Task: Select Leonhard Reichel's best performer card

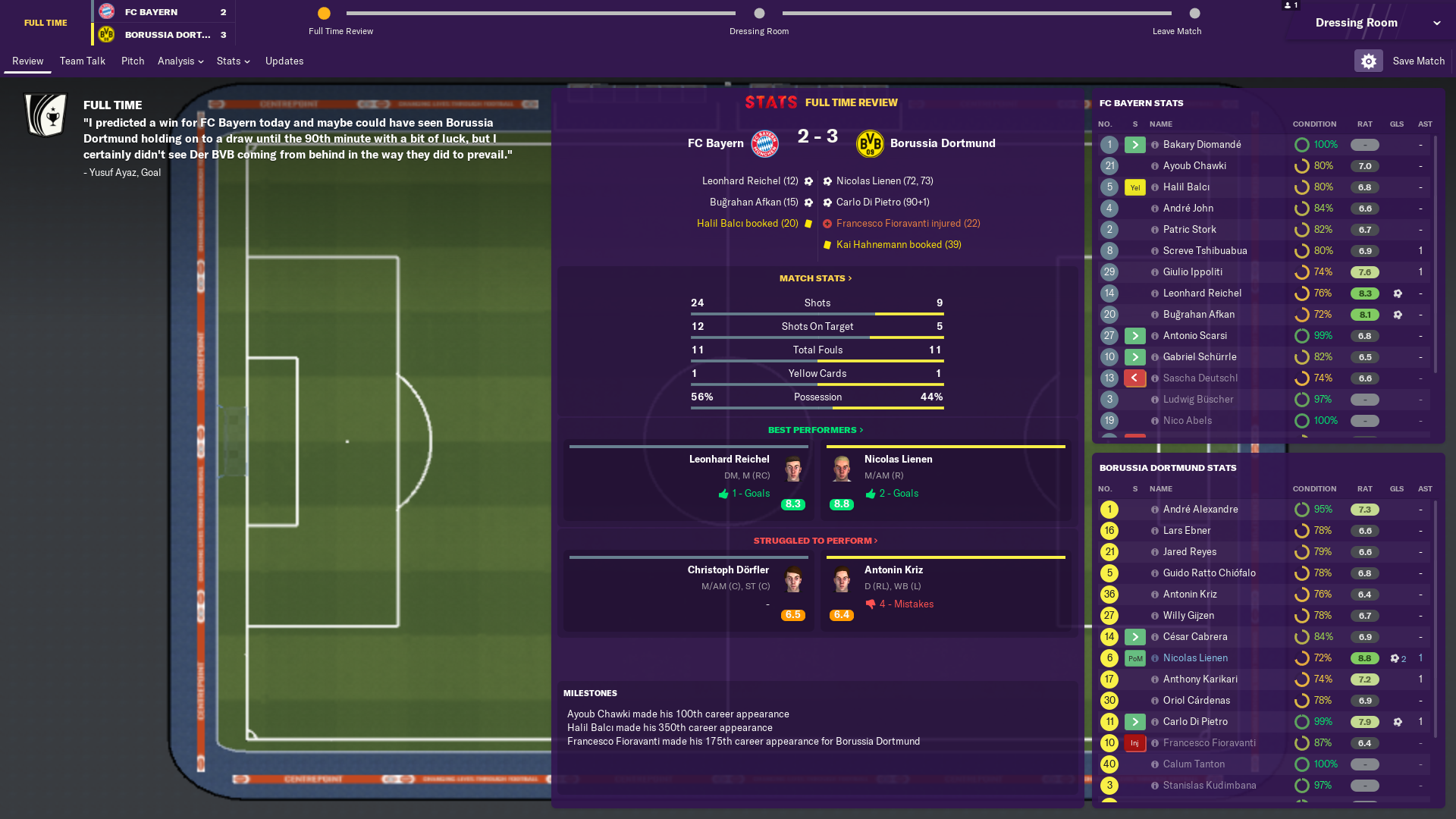Action: (689, 481)
